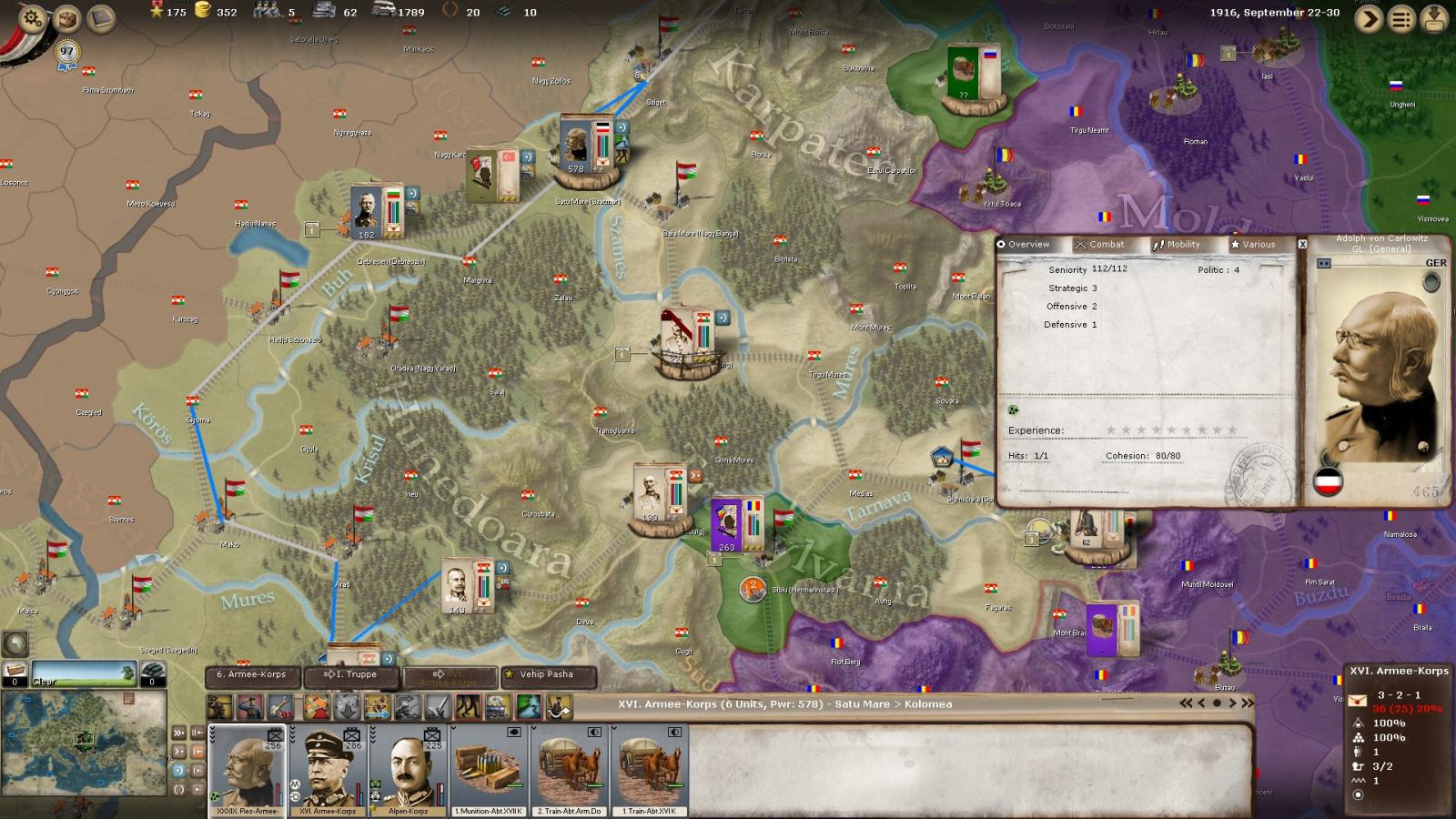
Task: Select the 6. Armee-Korps stack tab
Action: tap(252, 675)
